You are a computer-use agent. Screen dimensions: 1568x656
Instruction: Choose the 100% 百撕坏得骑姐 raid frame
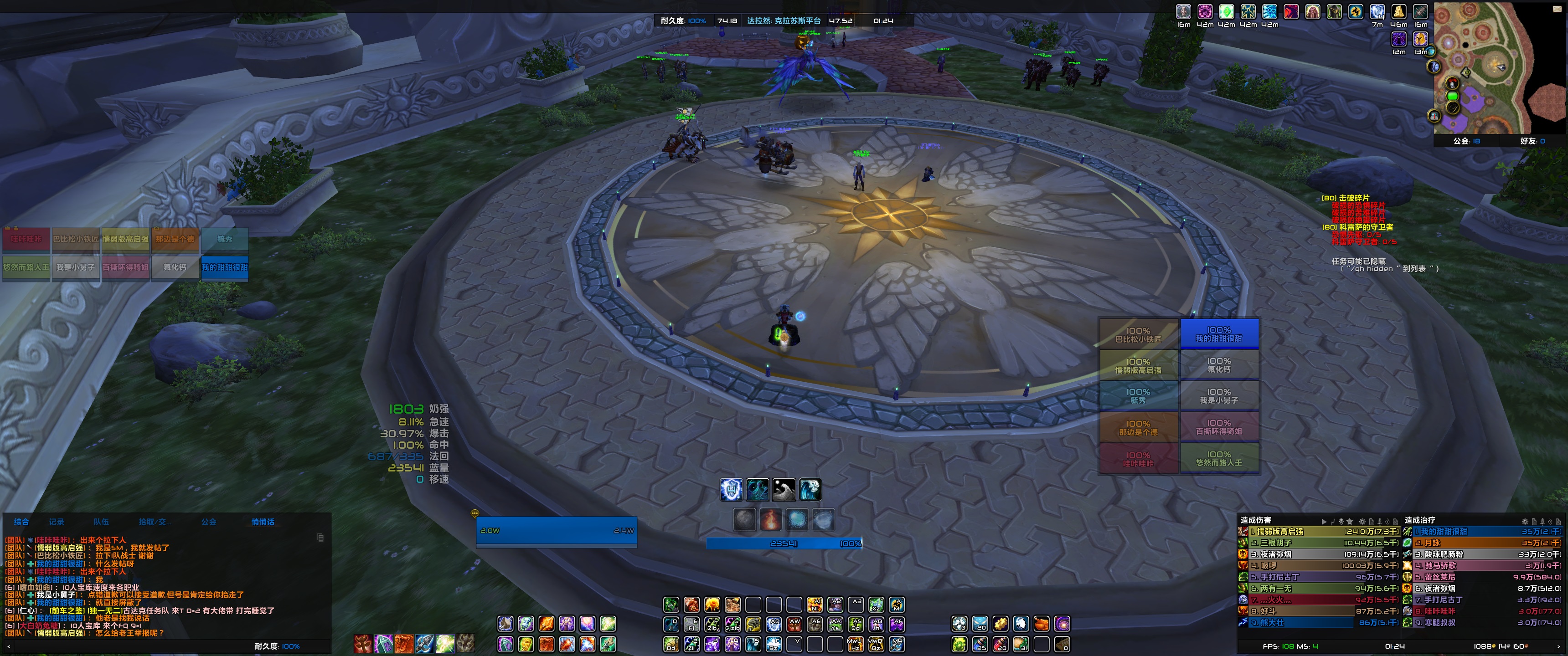click(1218, 427)
